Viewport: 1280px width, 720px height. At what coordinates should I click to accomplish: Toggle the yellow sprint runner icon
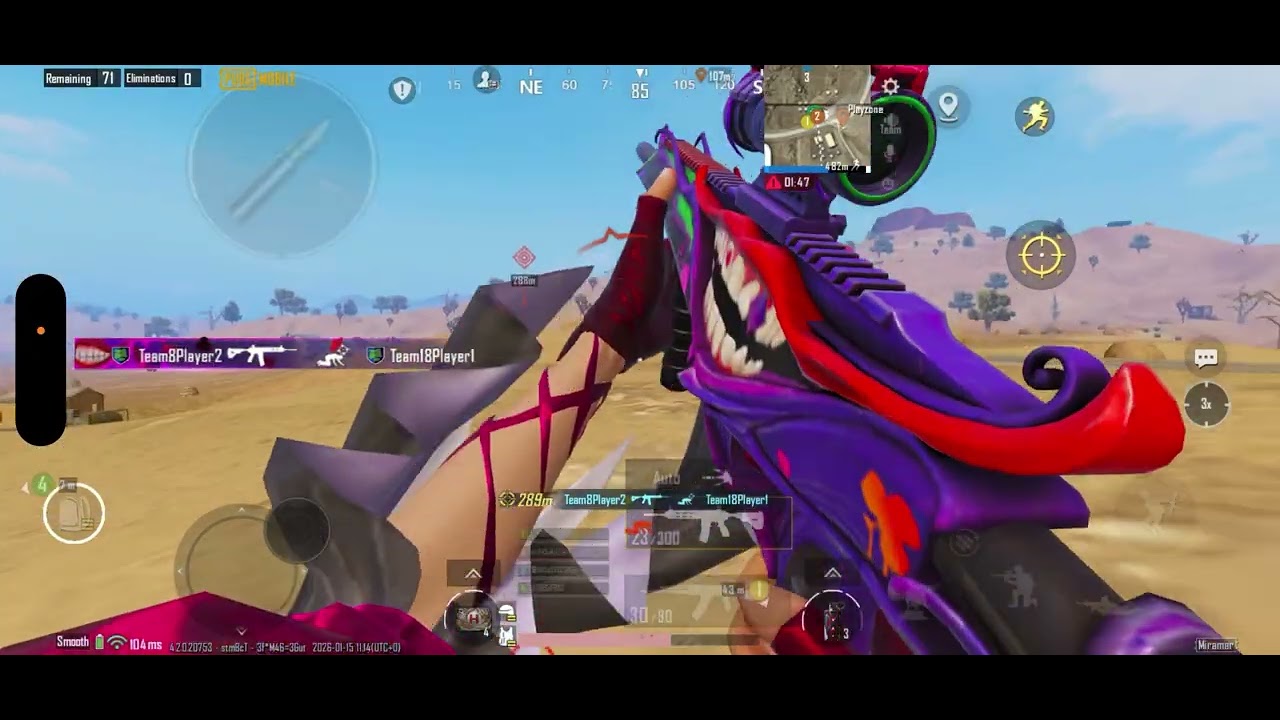pyautogui.click(x=1035, y=117)
